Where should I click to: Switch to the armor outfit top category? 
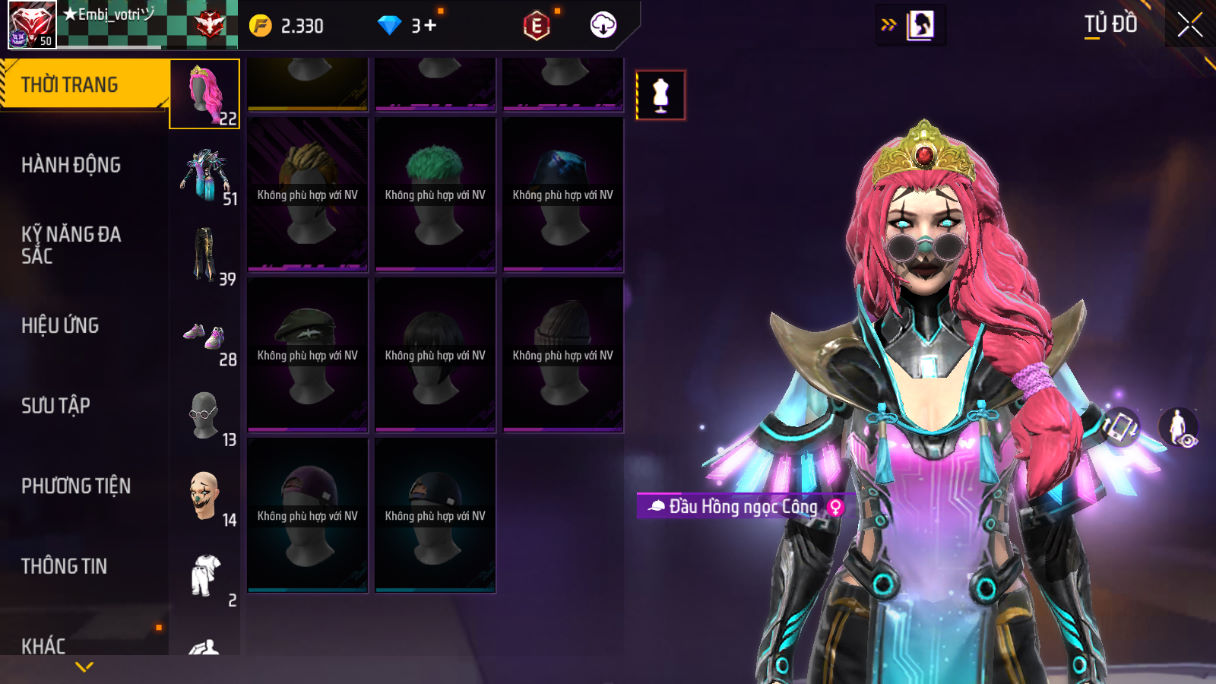coord(204,175)
